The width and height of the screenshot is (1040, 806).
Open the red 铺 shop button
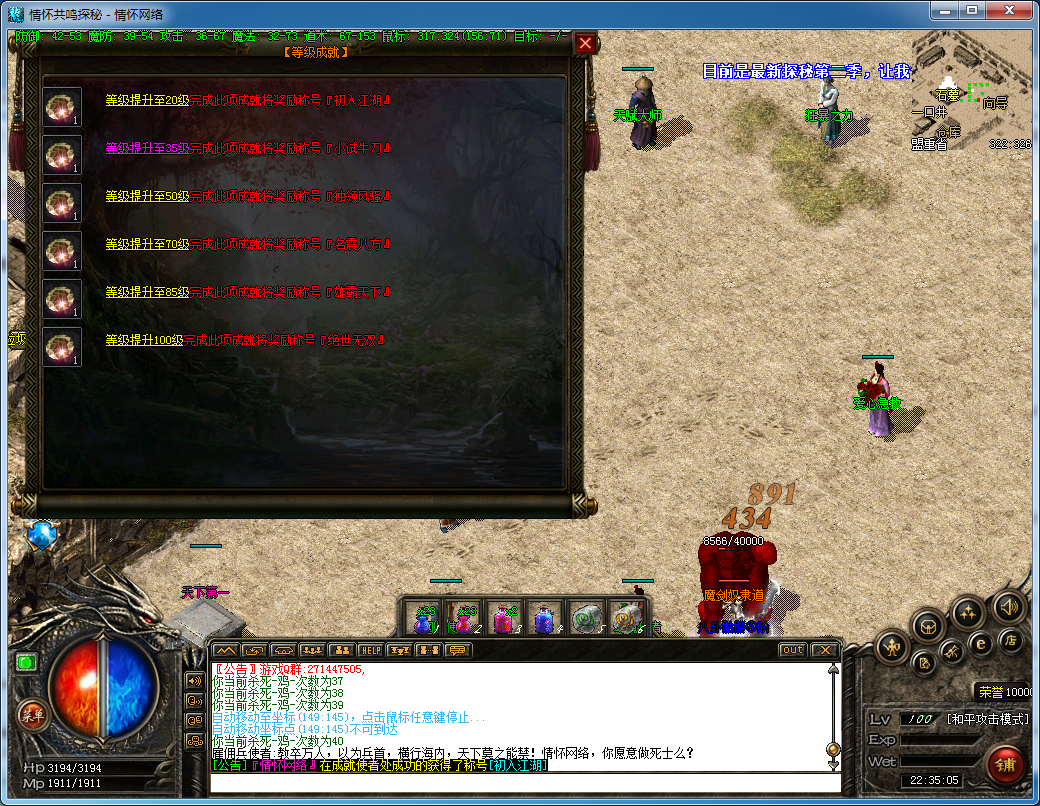[1005, 765]
